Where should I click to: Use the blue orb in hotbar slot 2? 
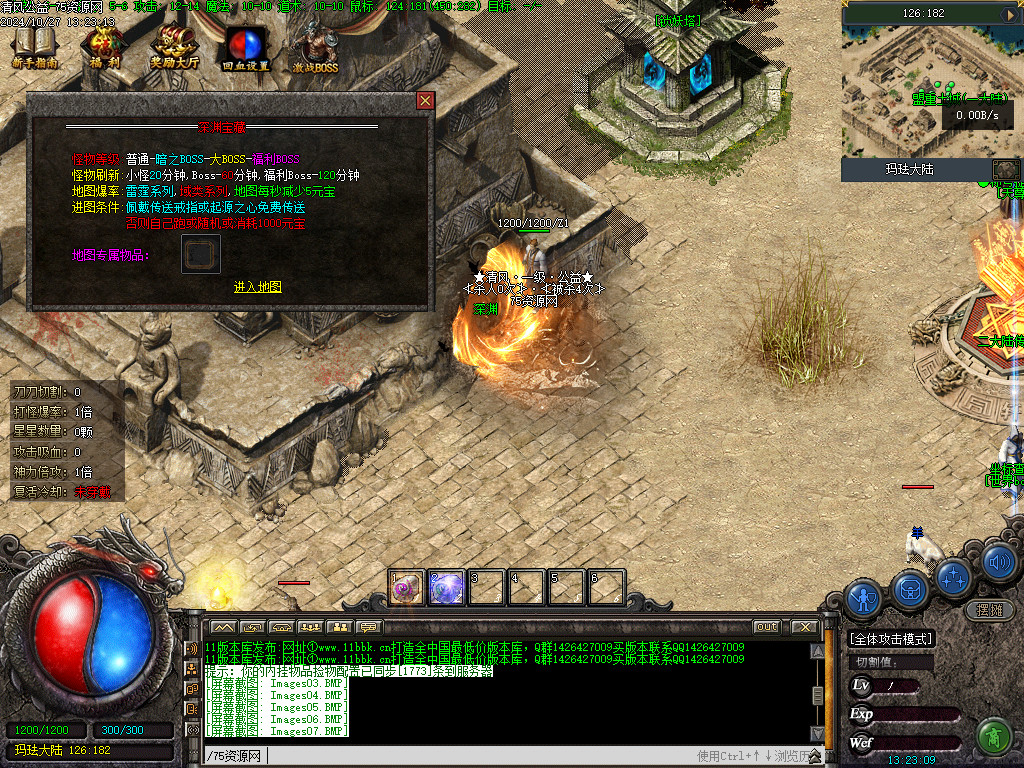[446, 587]
